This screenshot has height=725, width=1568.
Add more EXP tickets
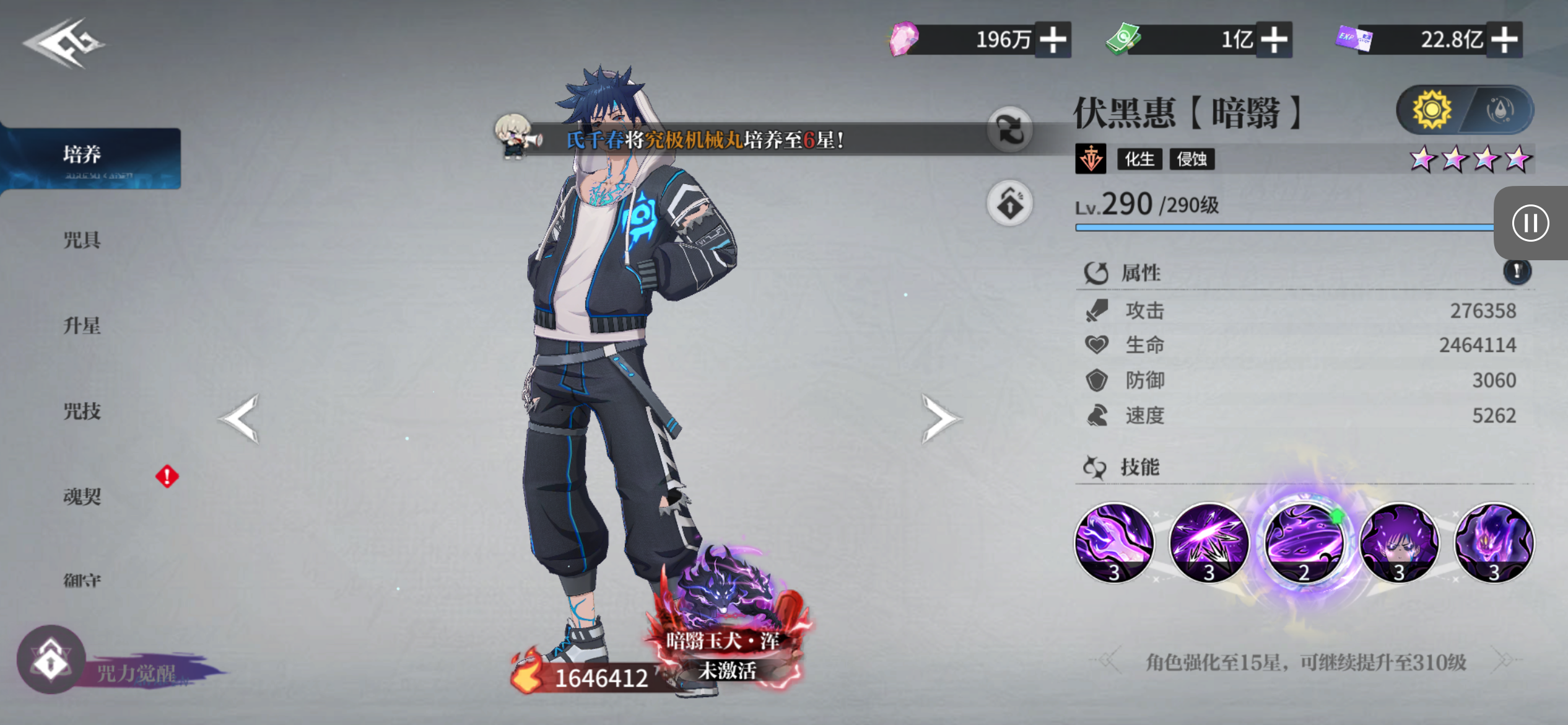click(1504, 40)
